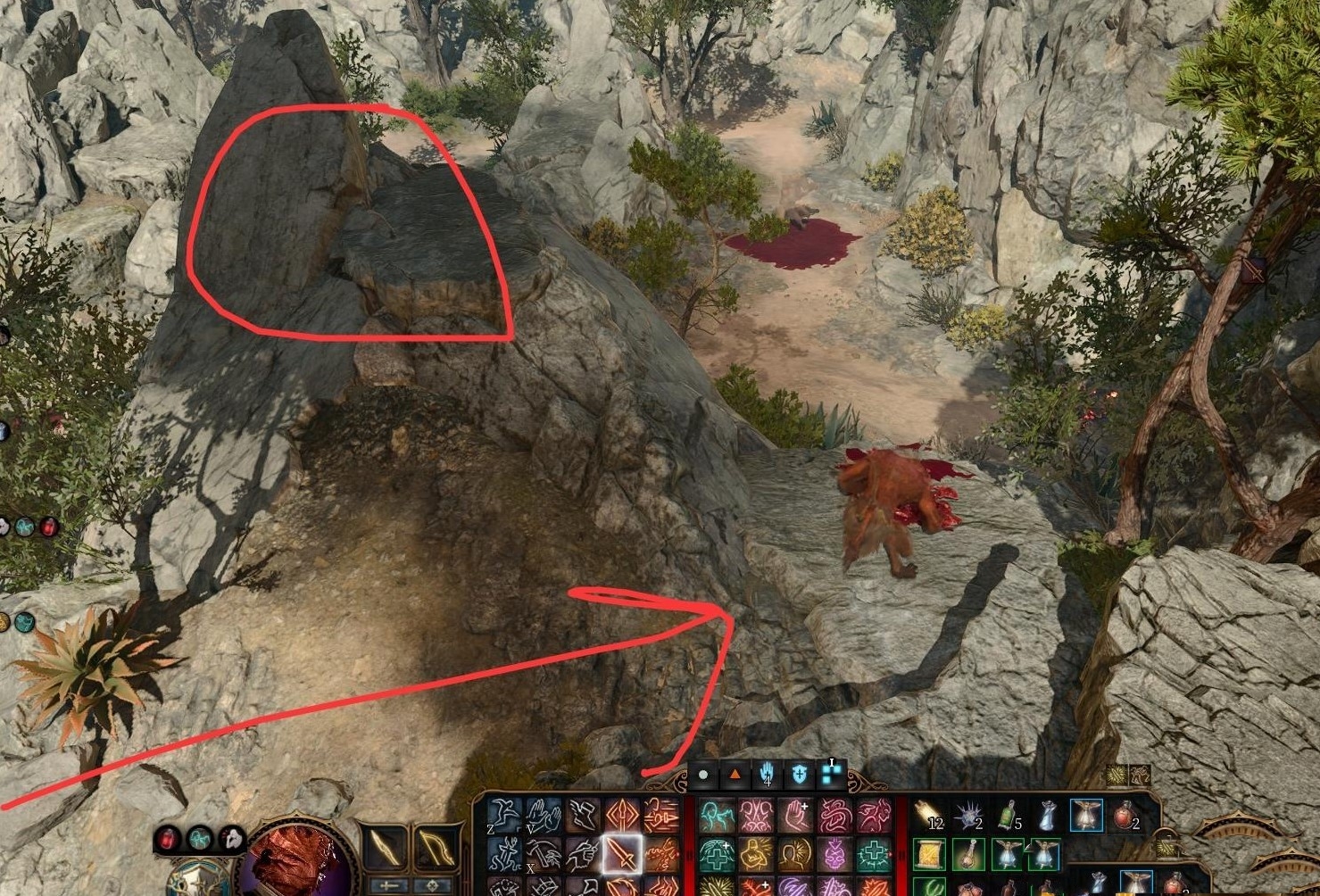
Task: Use the scroll stack showing 12
Action: 929,816
